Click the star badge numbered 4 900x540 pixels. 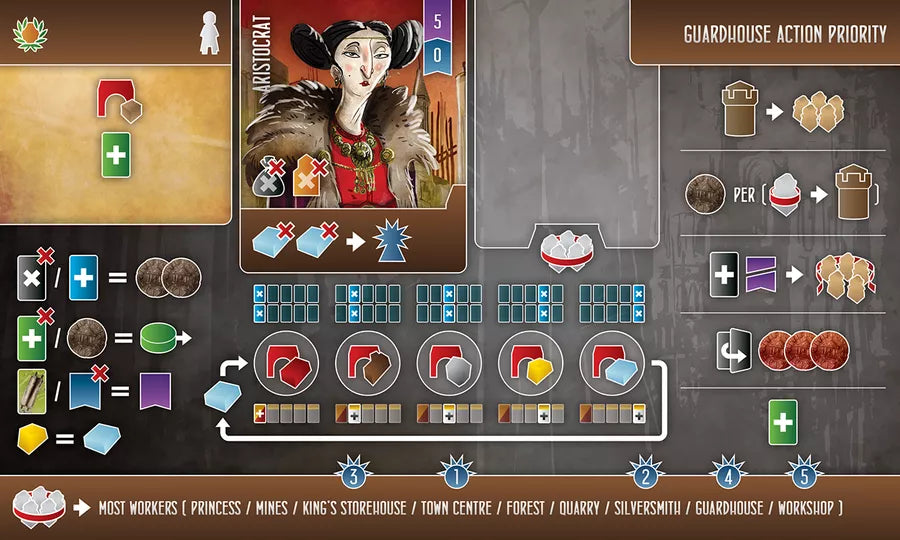(728, 471)
